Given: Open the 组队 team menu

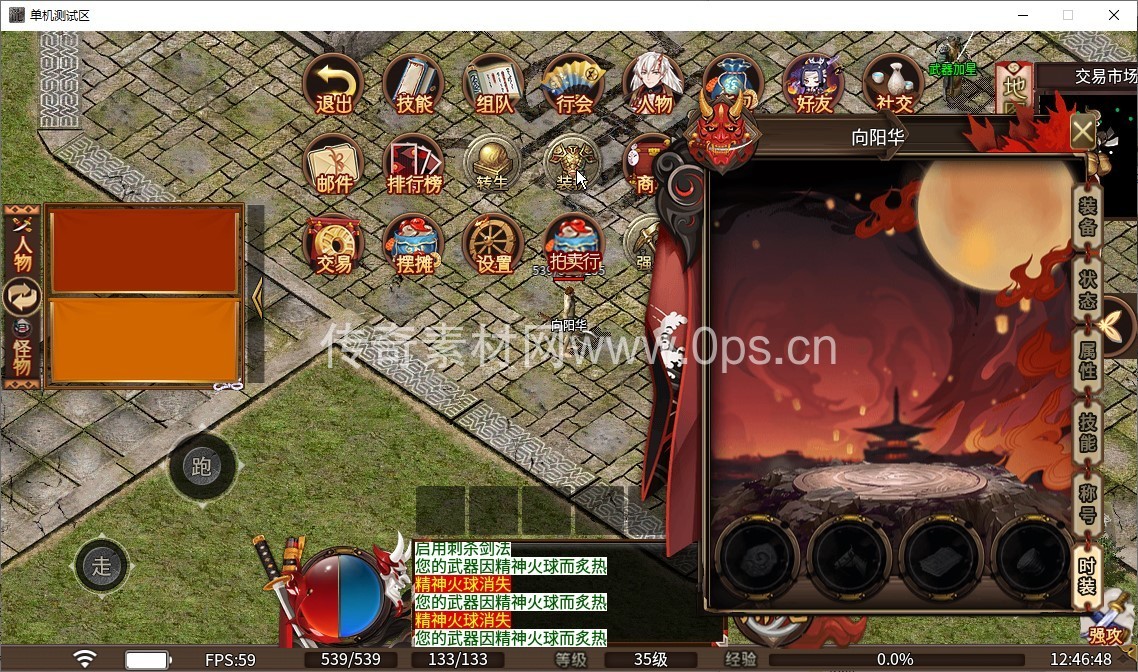Looking at the screenshot, I should [x=494, y=83].
